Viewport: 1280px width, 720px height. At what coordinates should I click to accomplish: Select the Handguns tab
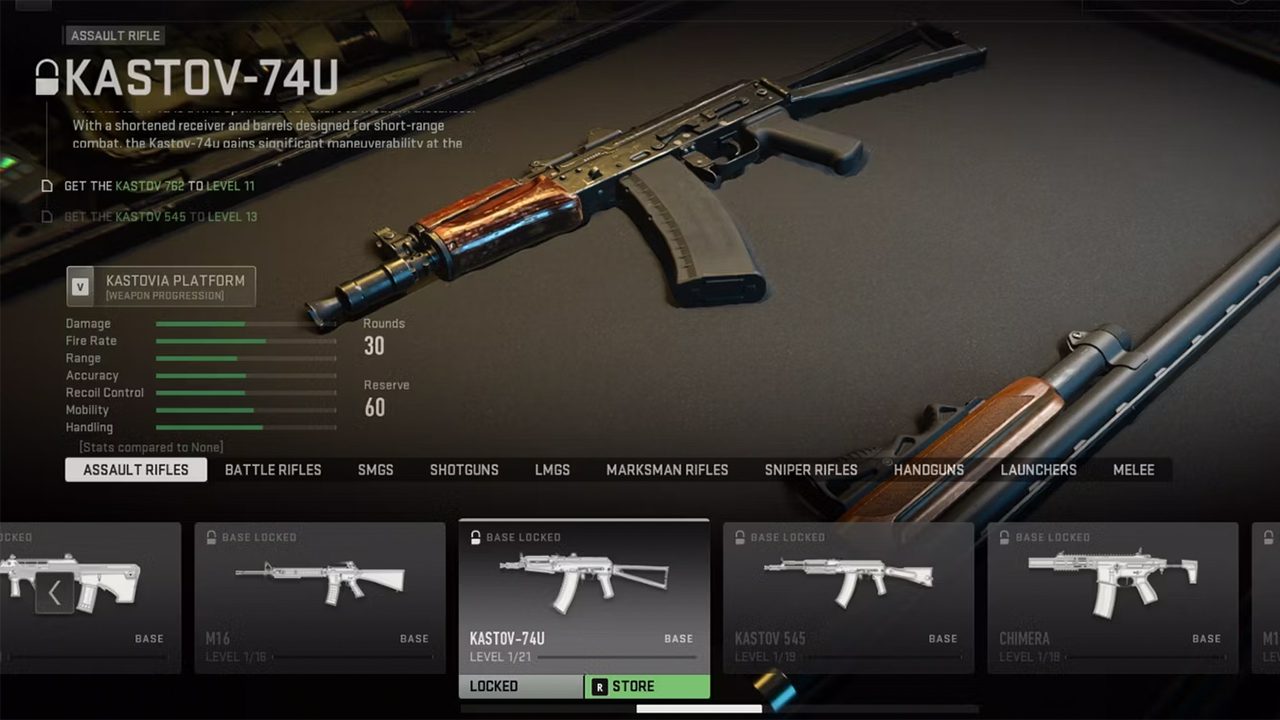click(929, 470)
